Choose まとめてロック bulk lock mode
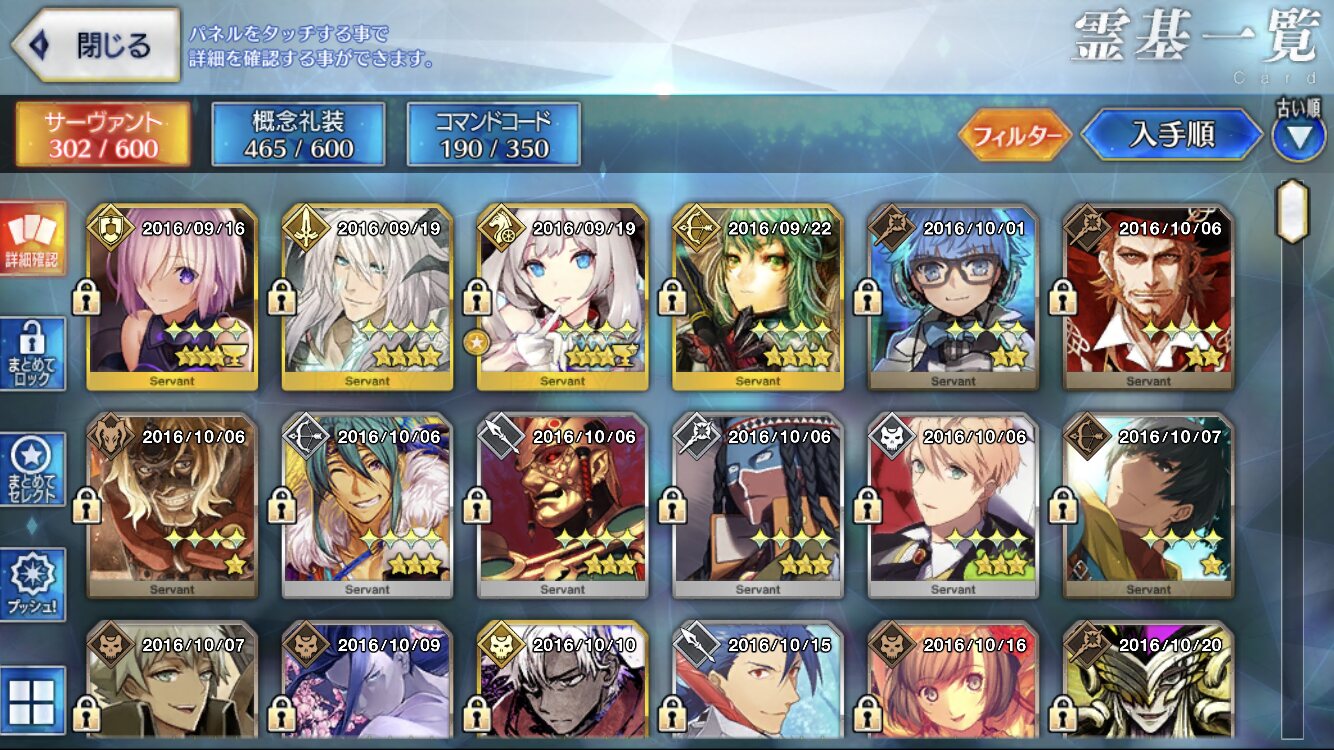 (32, 354)
